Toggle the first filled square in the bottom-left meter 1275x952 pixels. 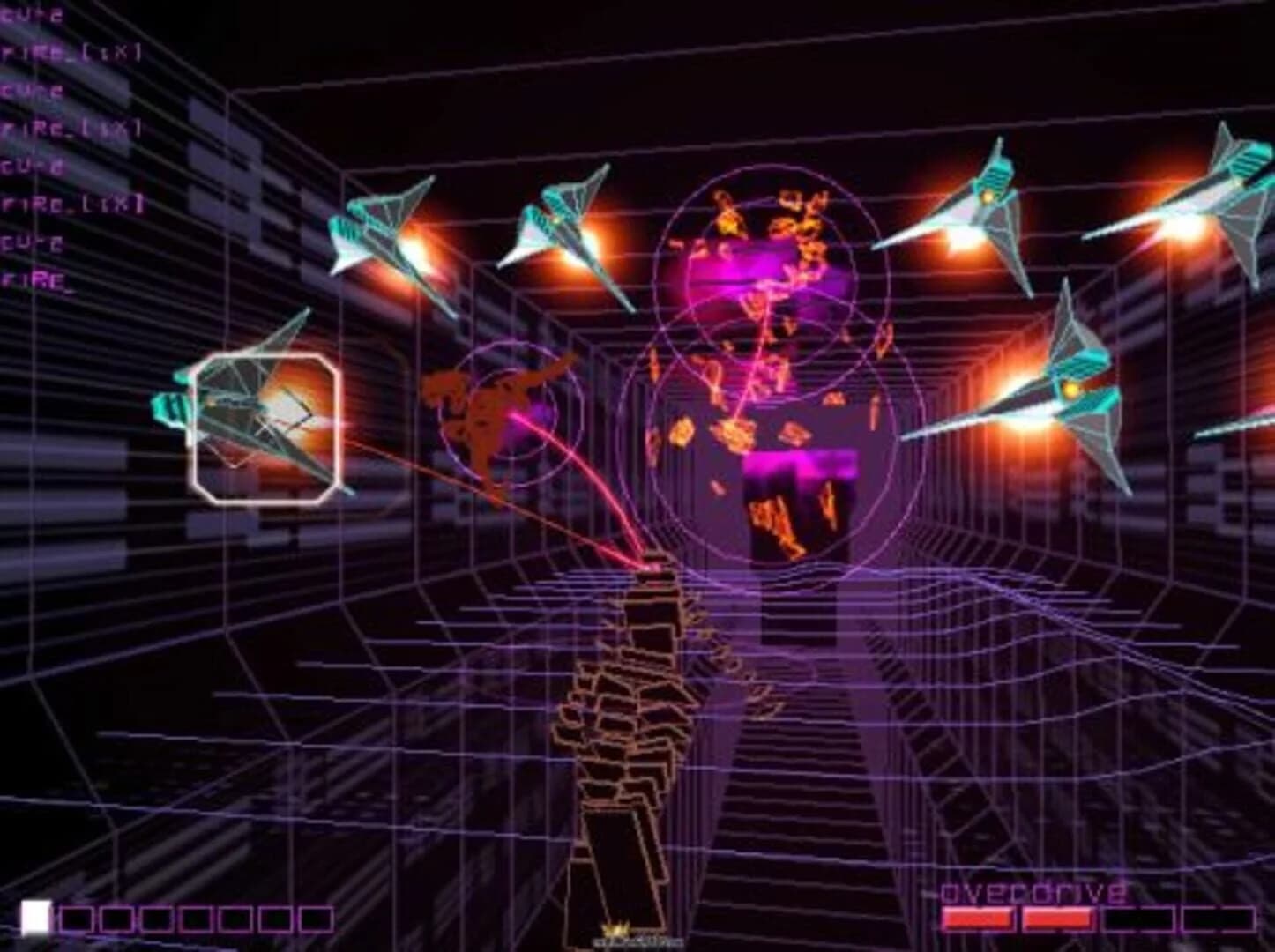tap(35, 914)
